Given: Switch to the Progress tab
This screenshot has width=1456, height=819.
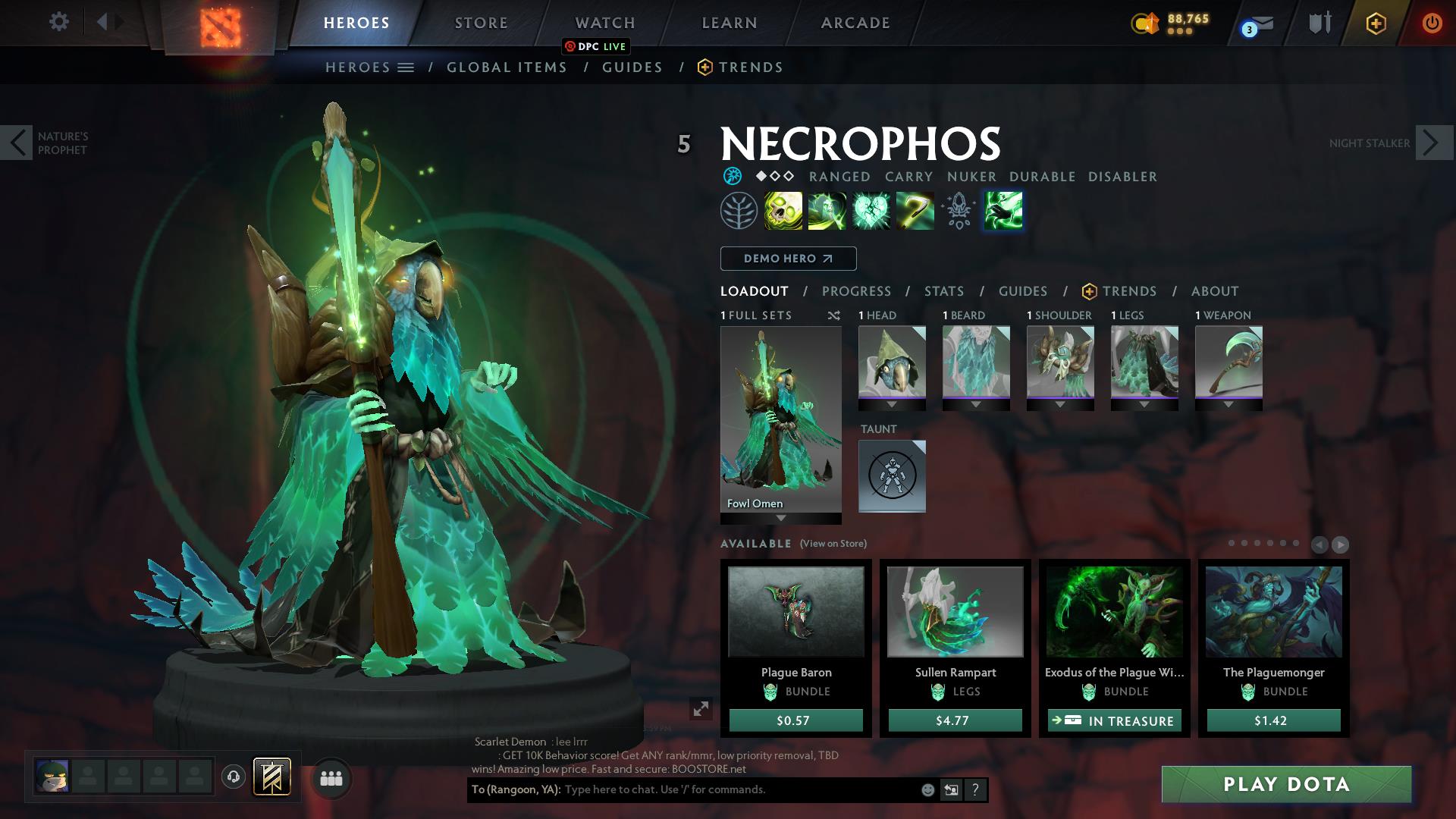Looking at the screenshot, I should tap(857, 291).
